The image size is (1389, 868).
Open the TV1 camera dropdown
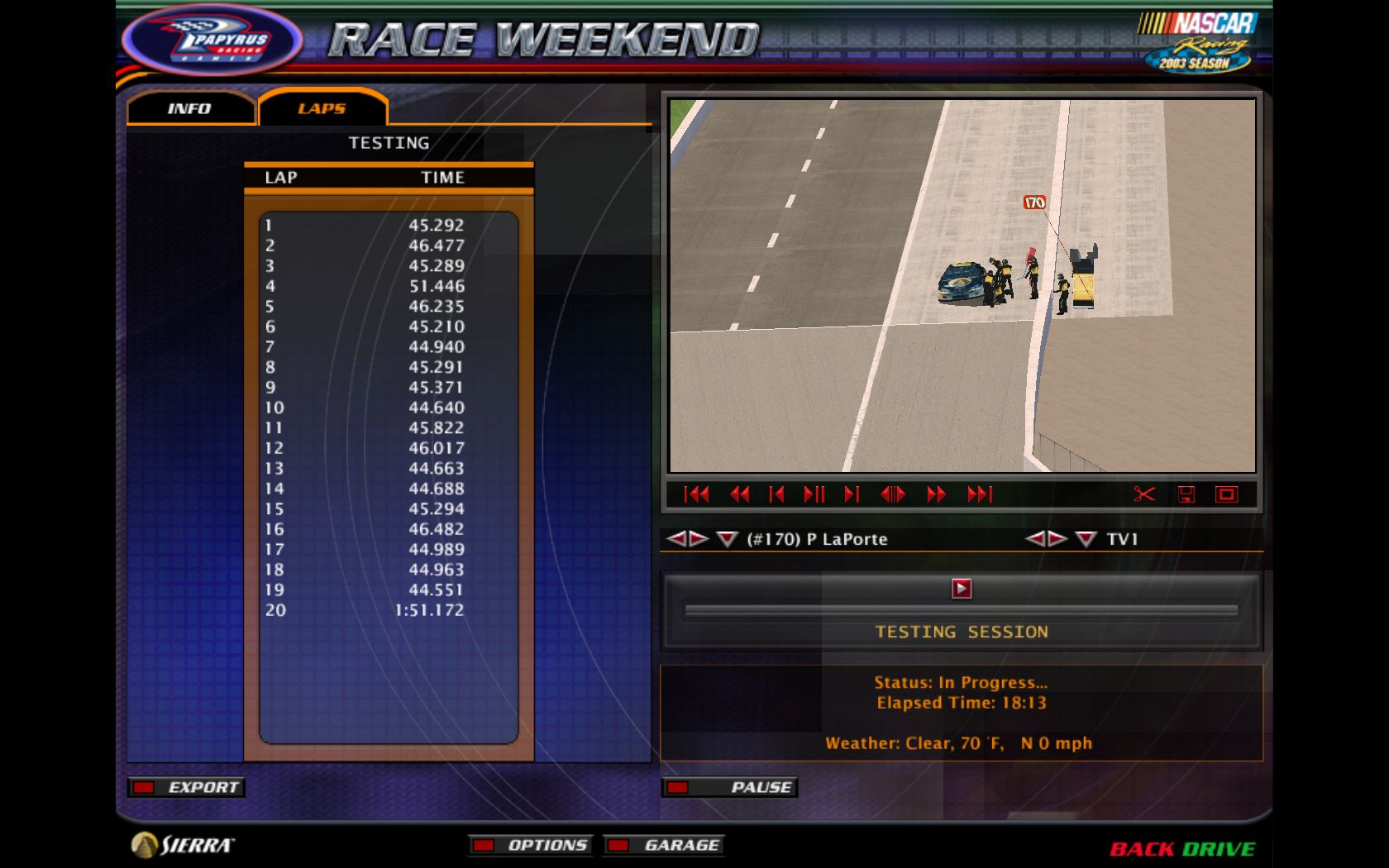pyautogui.click(x=1083, y=539)
